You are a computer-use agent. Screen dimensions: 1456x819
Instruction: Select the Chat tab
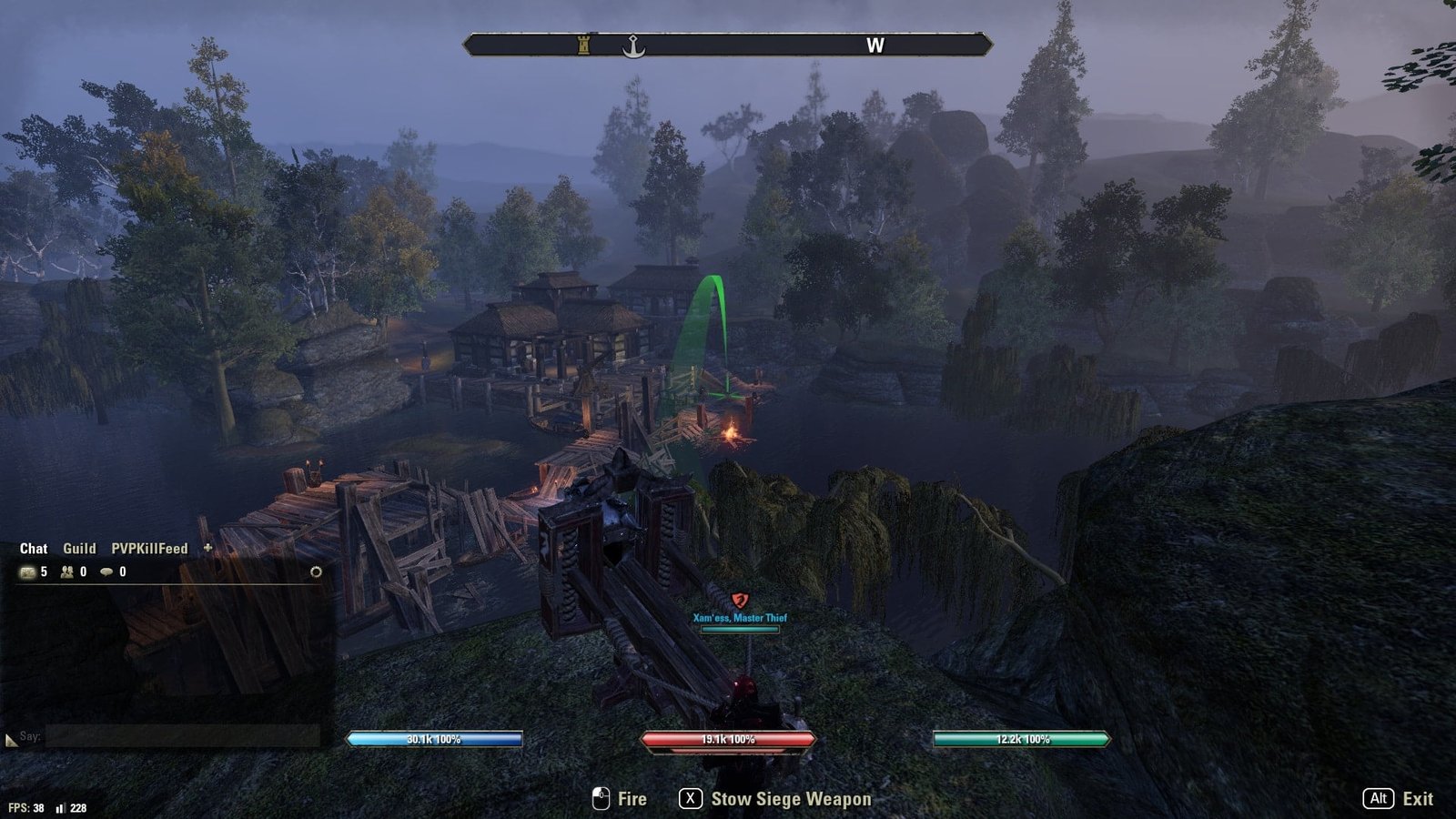[x=34, y=549]
